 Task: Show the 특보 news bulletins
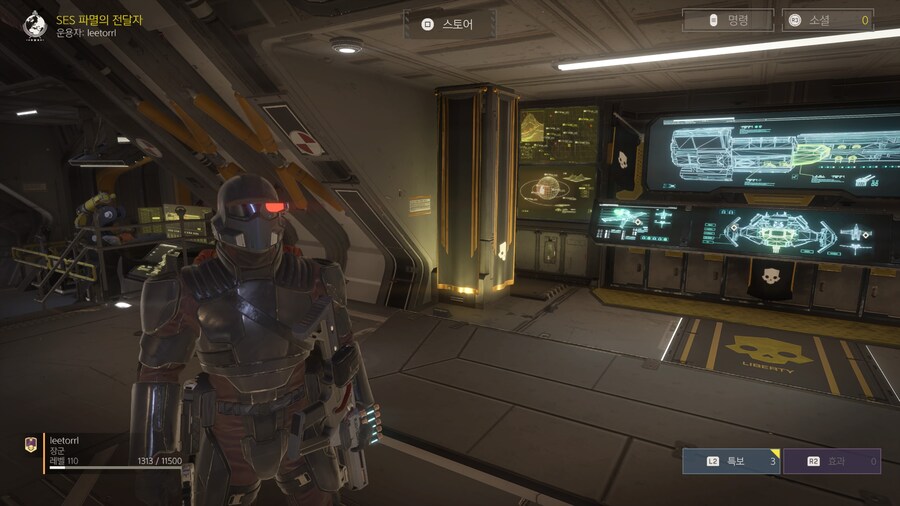click(x=730, y=461)
